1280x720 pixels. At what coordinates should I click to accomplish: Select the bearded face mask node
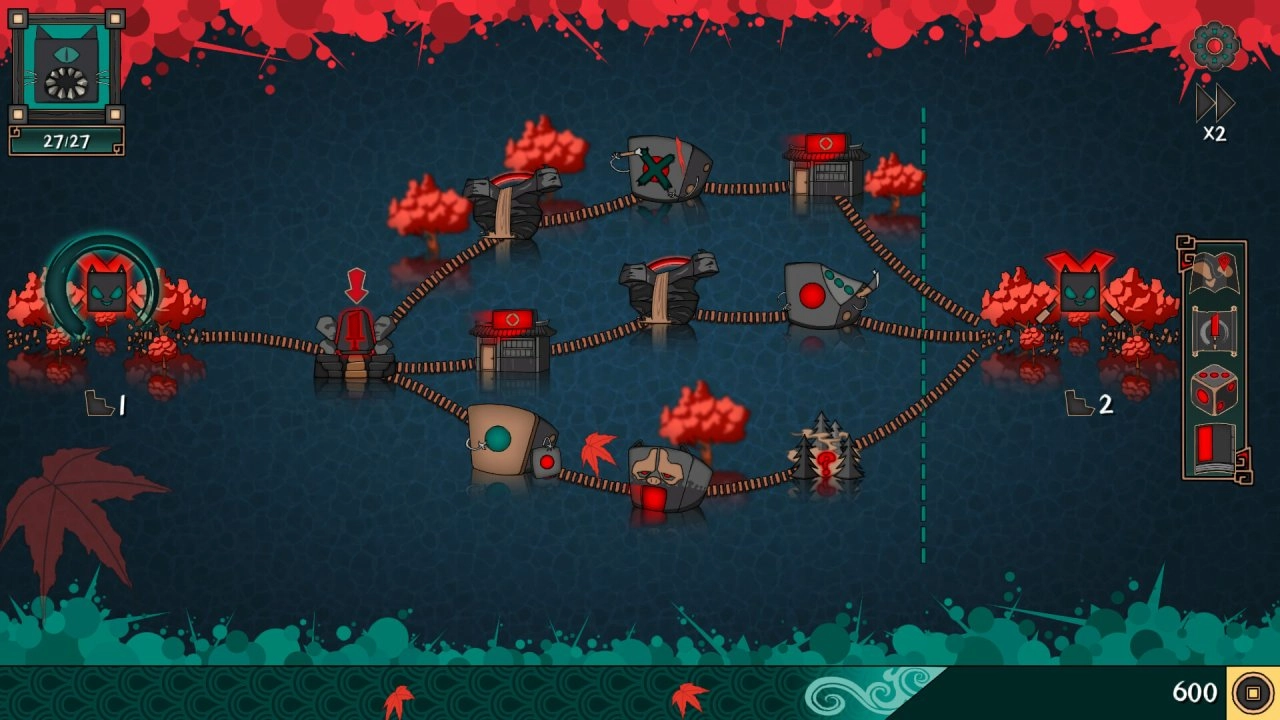point(668,478)
